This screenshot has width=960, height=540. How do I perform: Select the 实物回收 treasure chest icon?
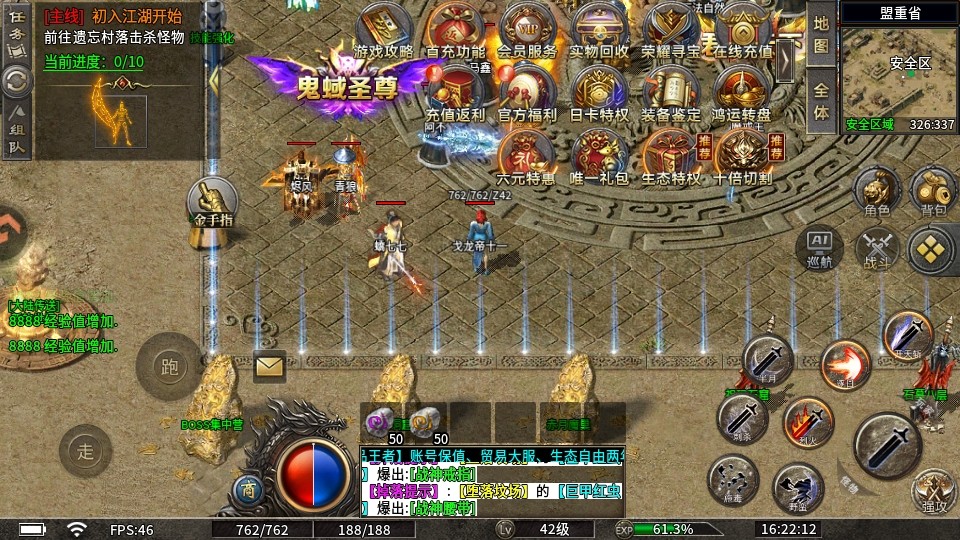coord(599,26)
